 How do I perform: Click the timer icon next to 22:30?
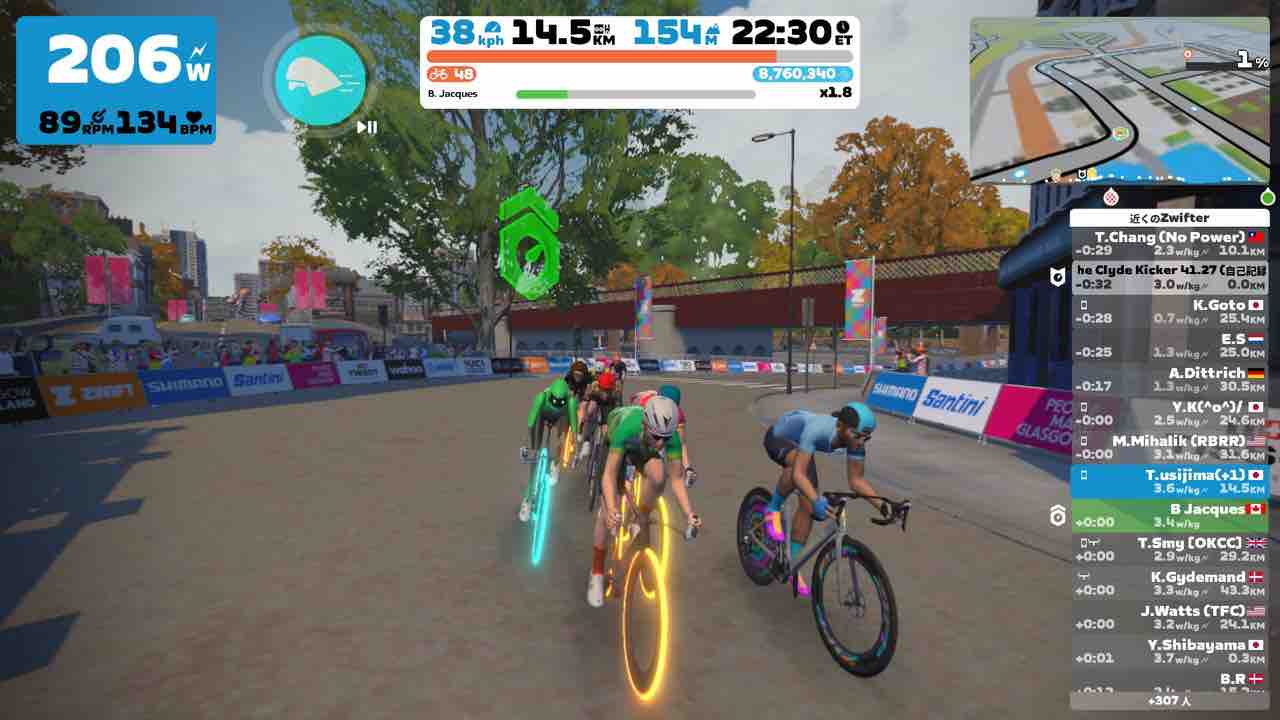click(x=841, y=31)
